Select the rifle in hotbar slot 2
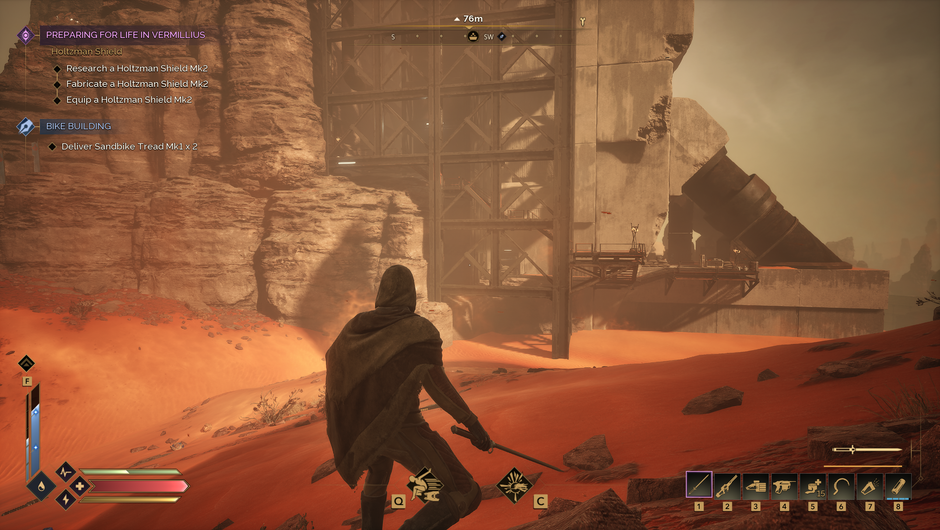The width and height of the screenshot is (940, 530). [728, 485]
